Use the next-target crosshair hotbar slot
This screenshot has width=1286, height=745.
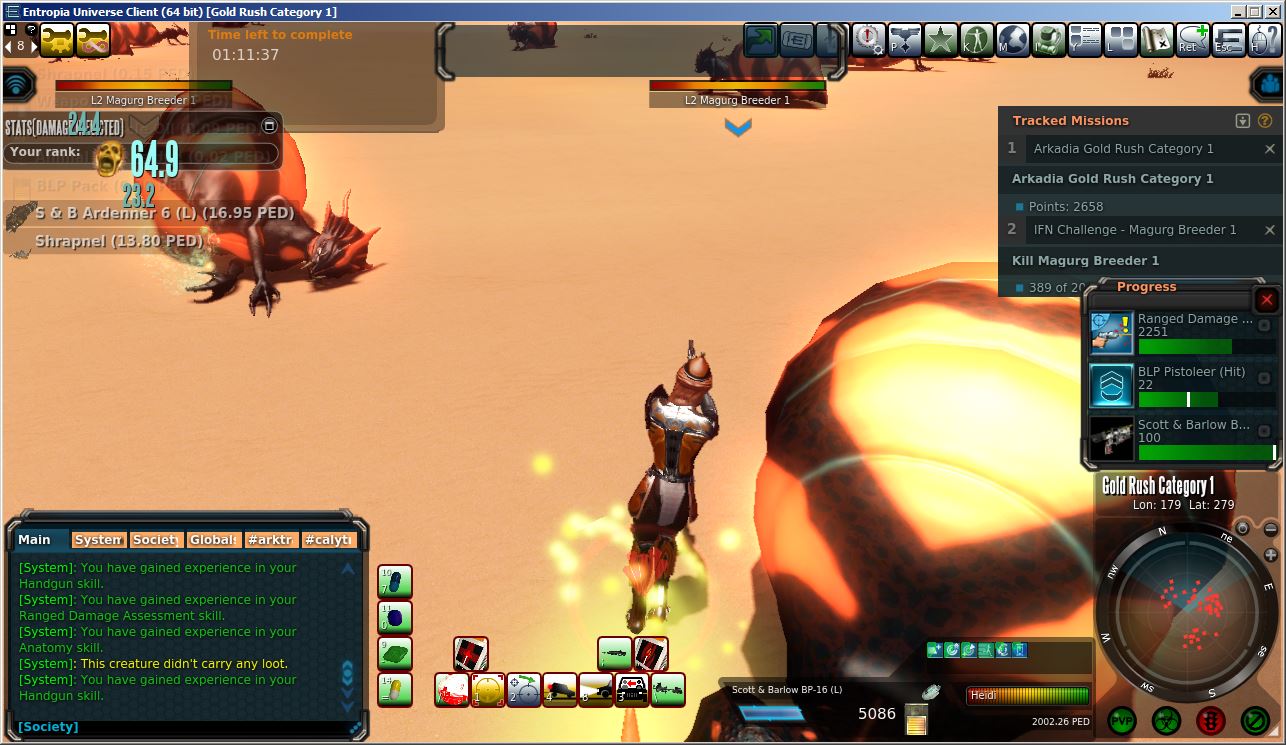tap(524, 690)
